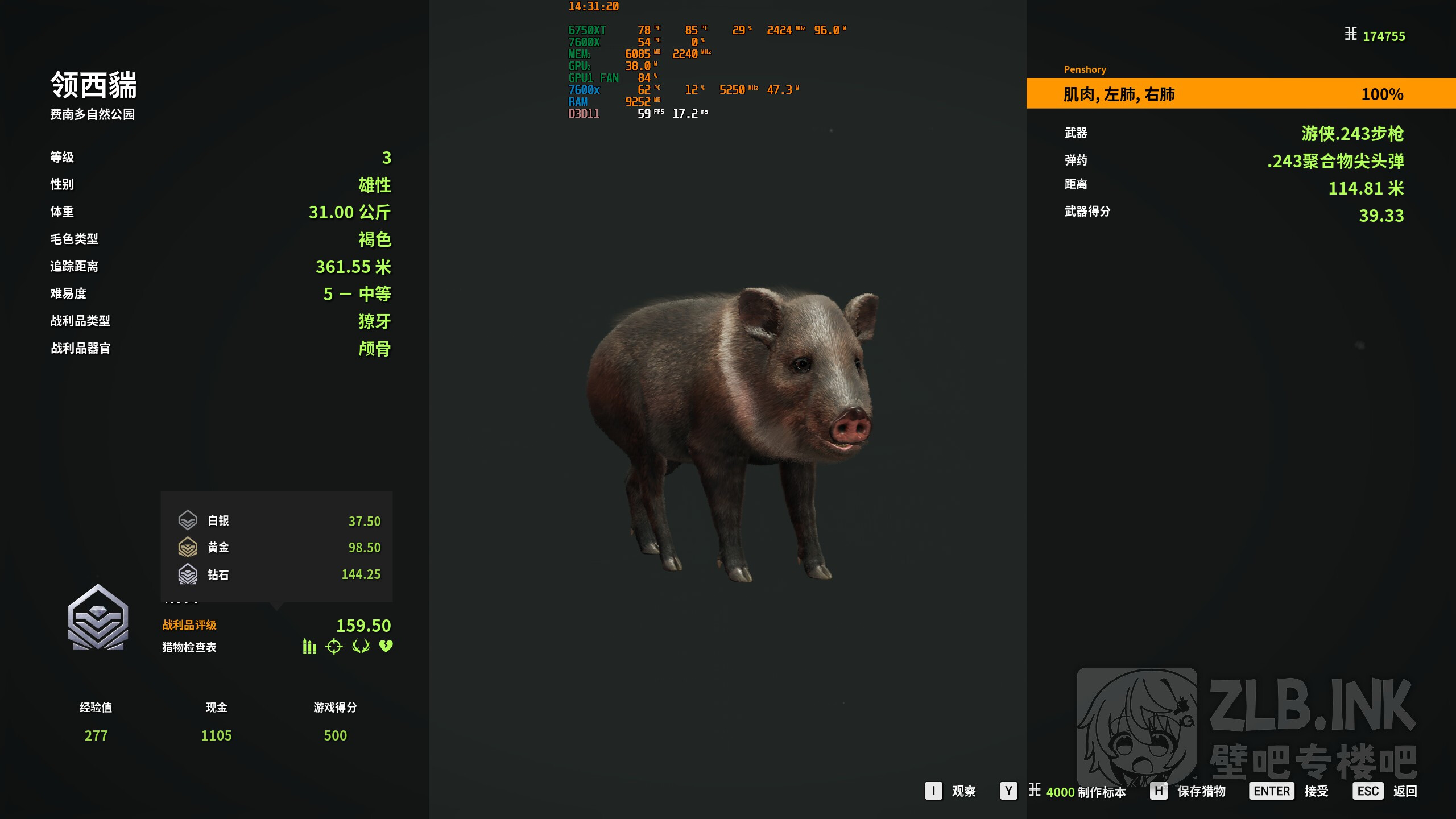1456x819 pixels.
Task: Click the heart vital organ check icon
Action: click(386, 647)
